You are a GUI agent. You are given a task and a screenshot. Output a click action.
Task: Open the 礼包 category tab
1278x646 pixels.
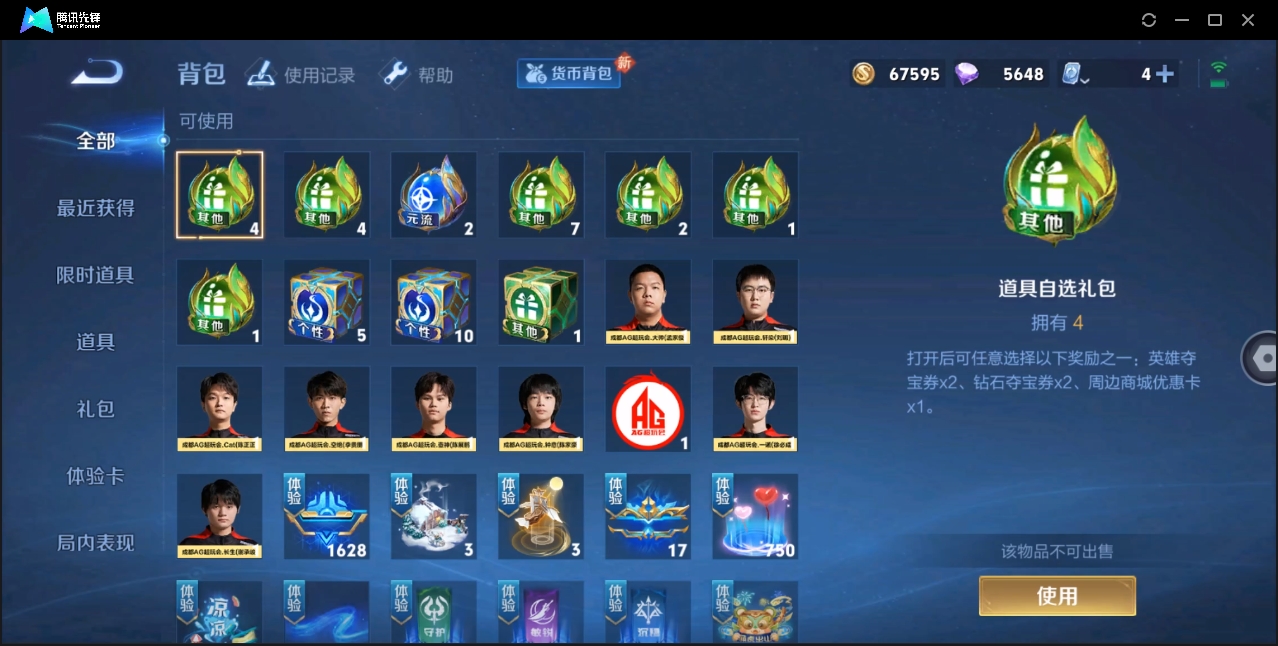95,409
